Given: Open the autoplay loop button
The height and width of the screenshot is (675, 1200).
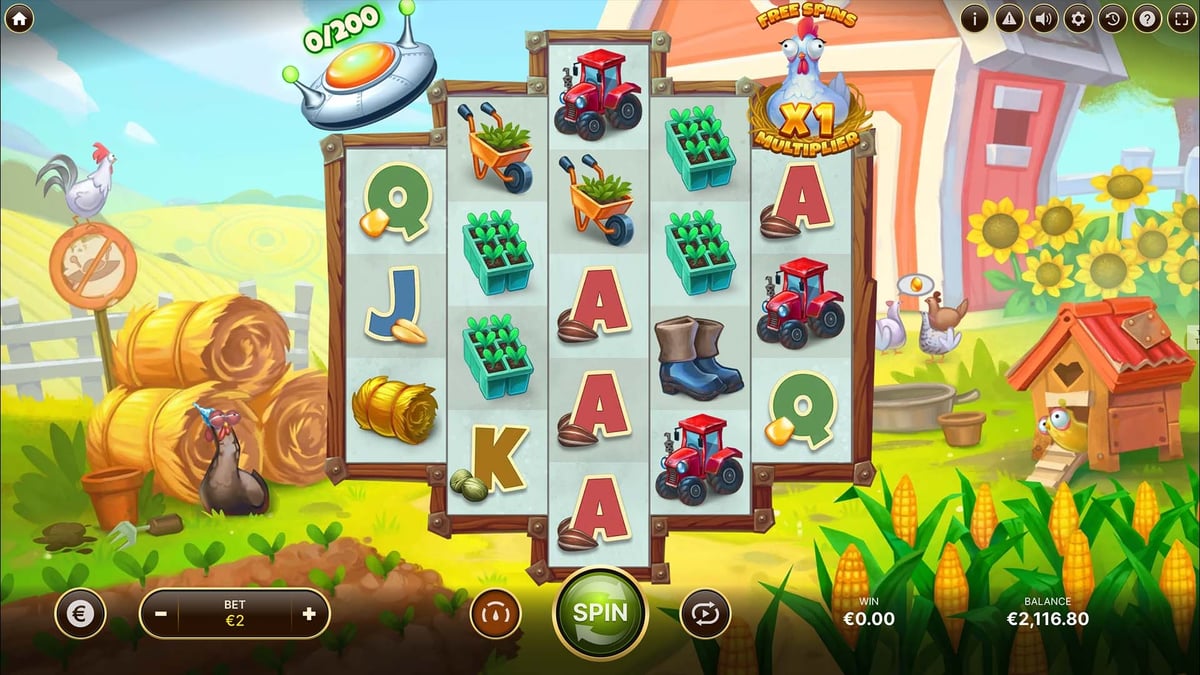Looking at the screenshot, I should coord(705,614).
